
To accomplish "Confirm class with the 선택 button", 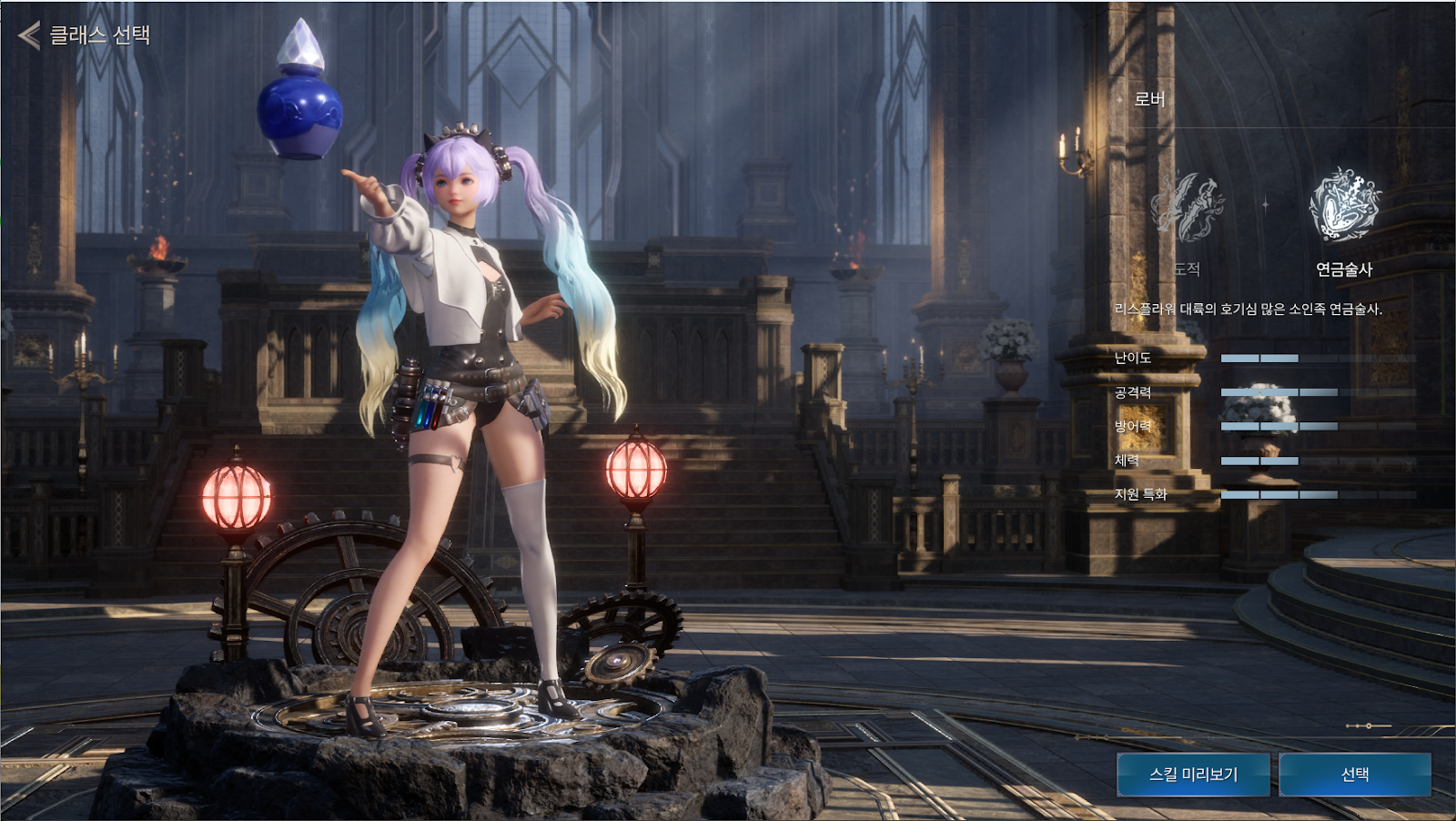I will pos(1355,775).
